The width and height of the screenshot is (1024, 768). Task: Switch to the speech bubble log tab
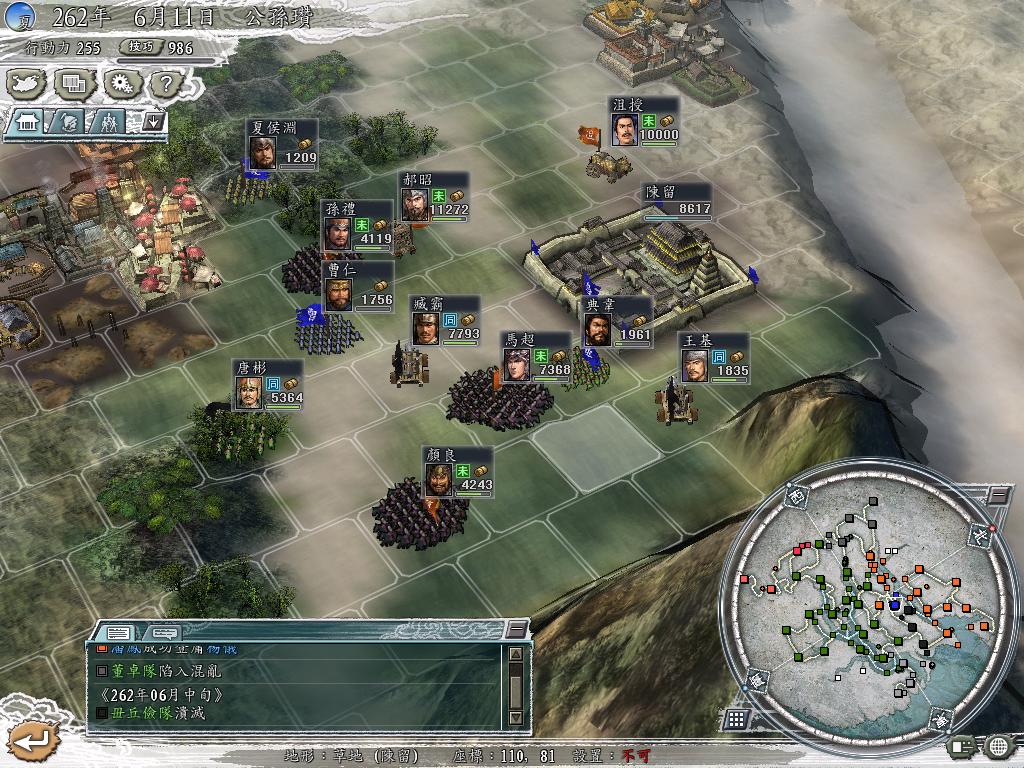(163, 632)
